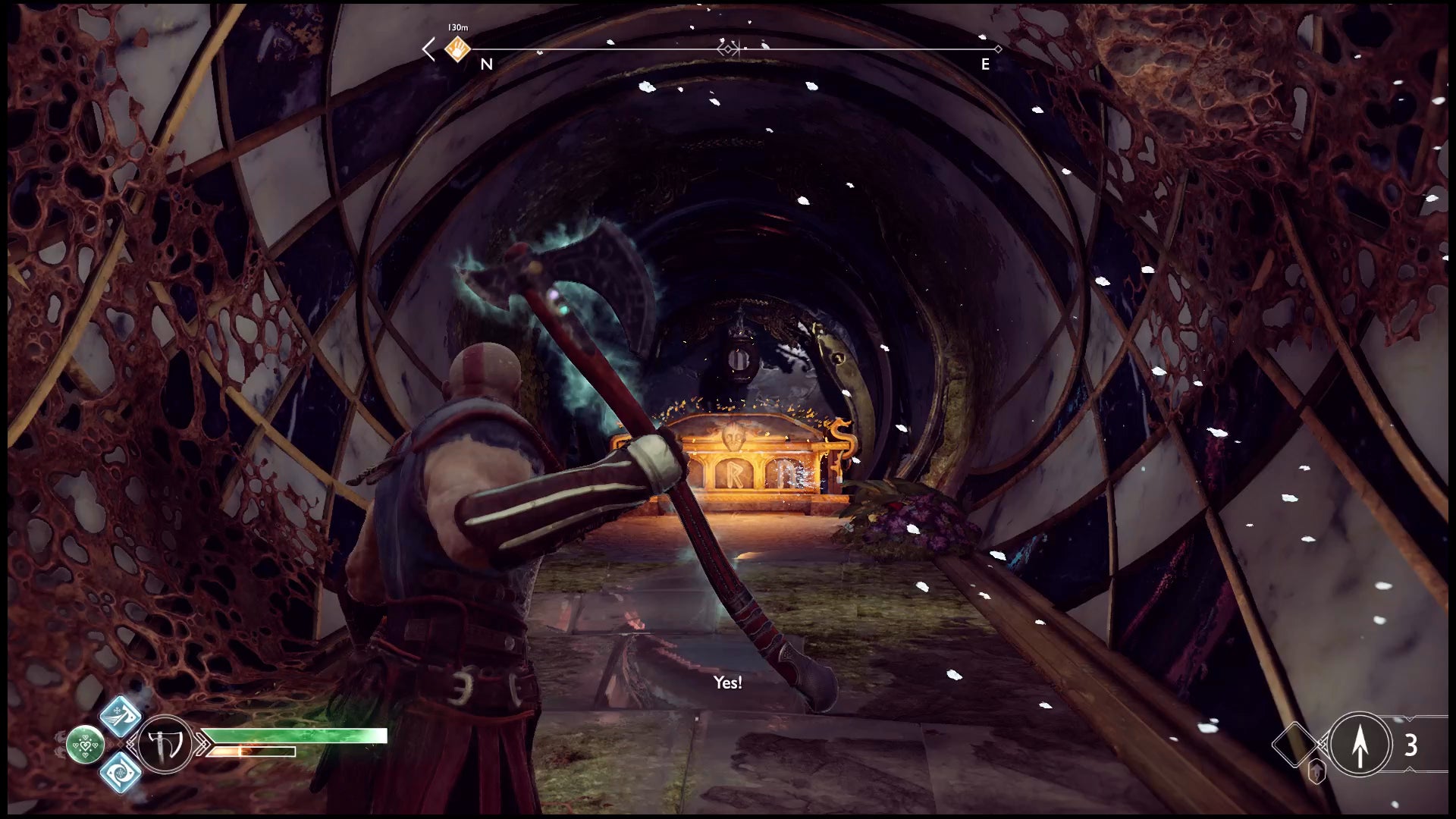Click the Leviathan Axe weapon icon
The height and width of the screenshot is (819, 1456).
point(165,745)
